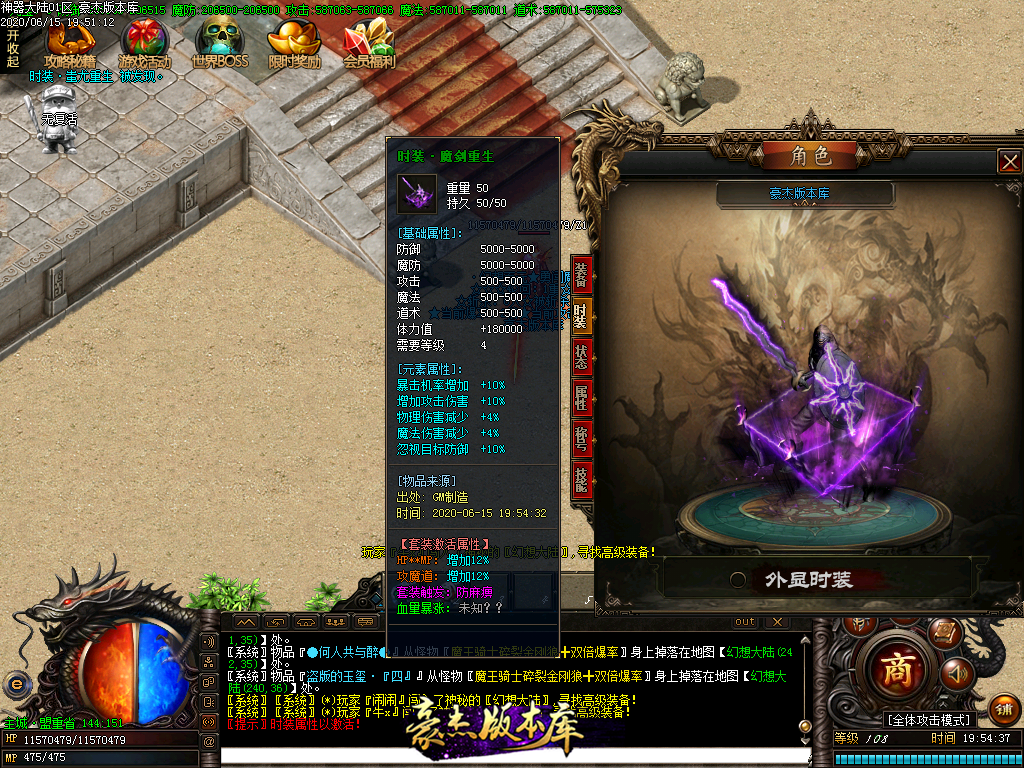Image resolution: width=1024 pixels, height=768 pixels.
Task: Switch to the 技能 skills tab
Action: pyautogui.click(x=582, y=478)
